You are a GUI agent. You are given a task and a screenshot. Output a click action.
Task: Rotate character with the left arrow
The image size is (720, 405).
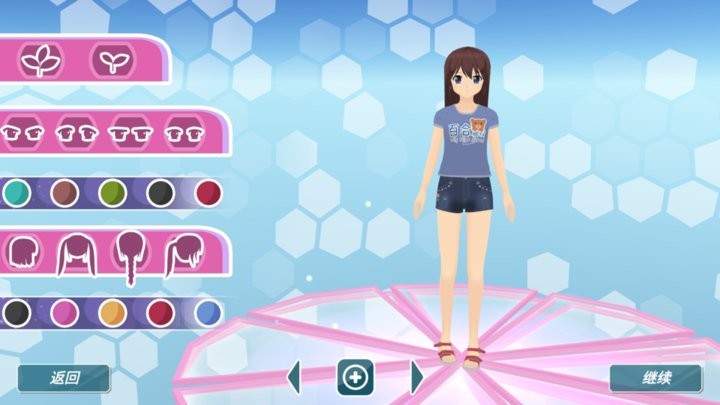click(294, 378)
